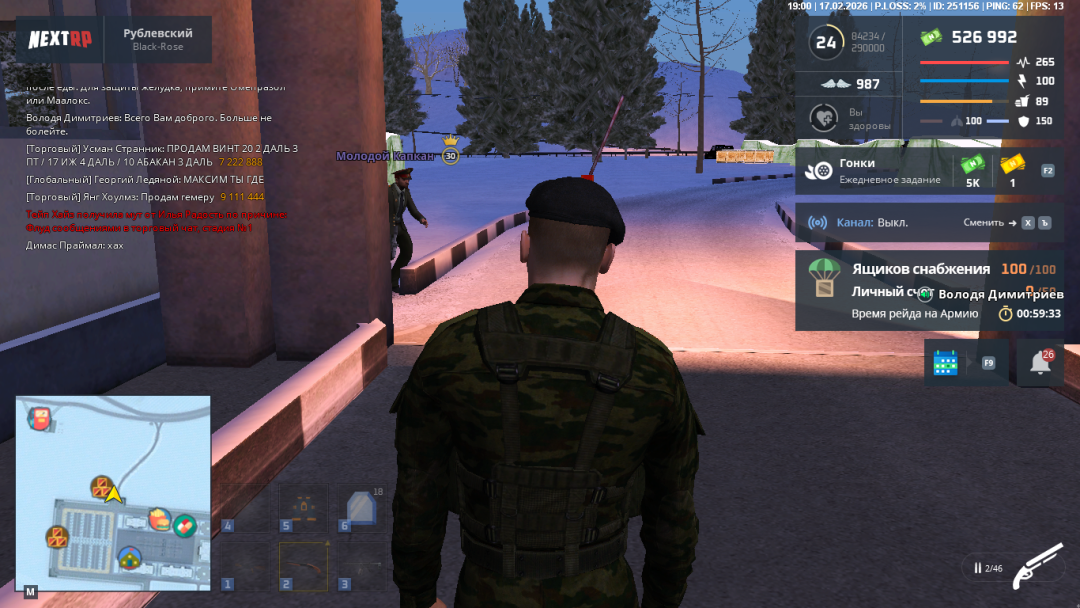The height and width of the screenshot is (608, 1080).
Task: Select the fast food marker on minimap
Action: click(x=160, y=518)
